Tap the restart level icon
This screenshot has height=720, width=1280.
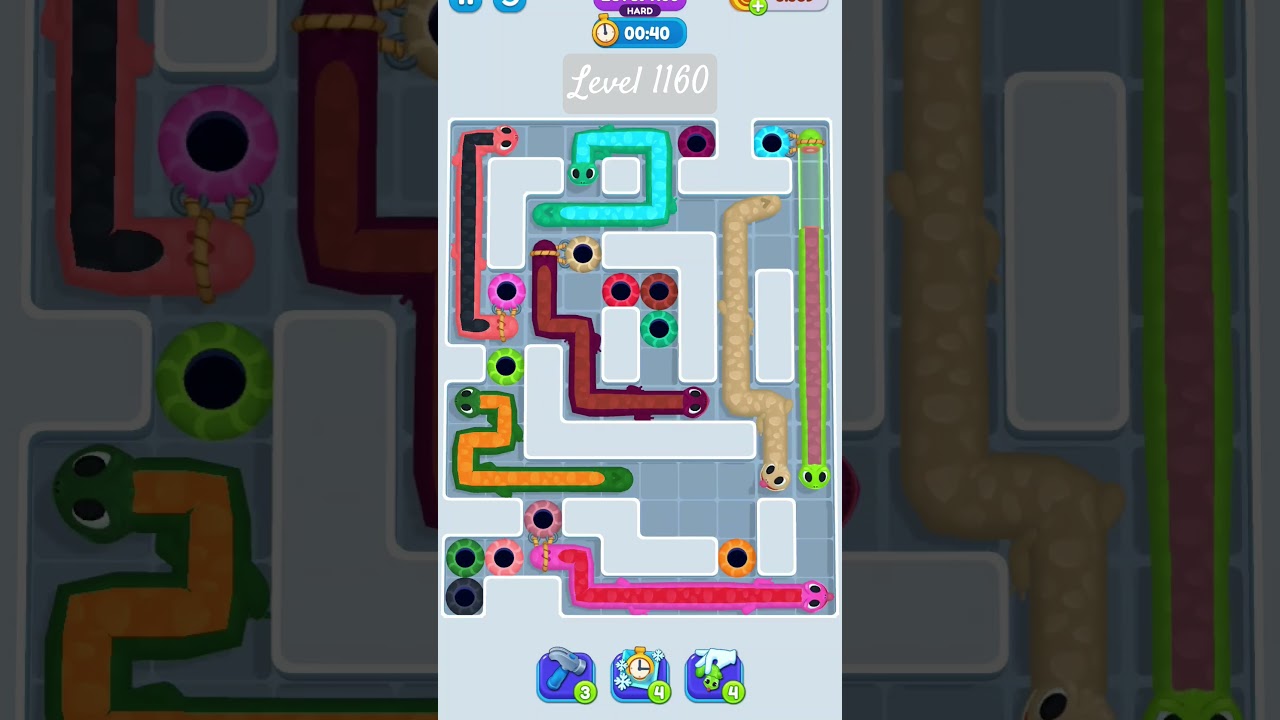coord(510,4)
